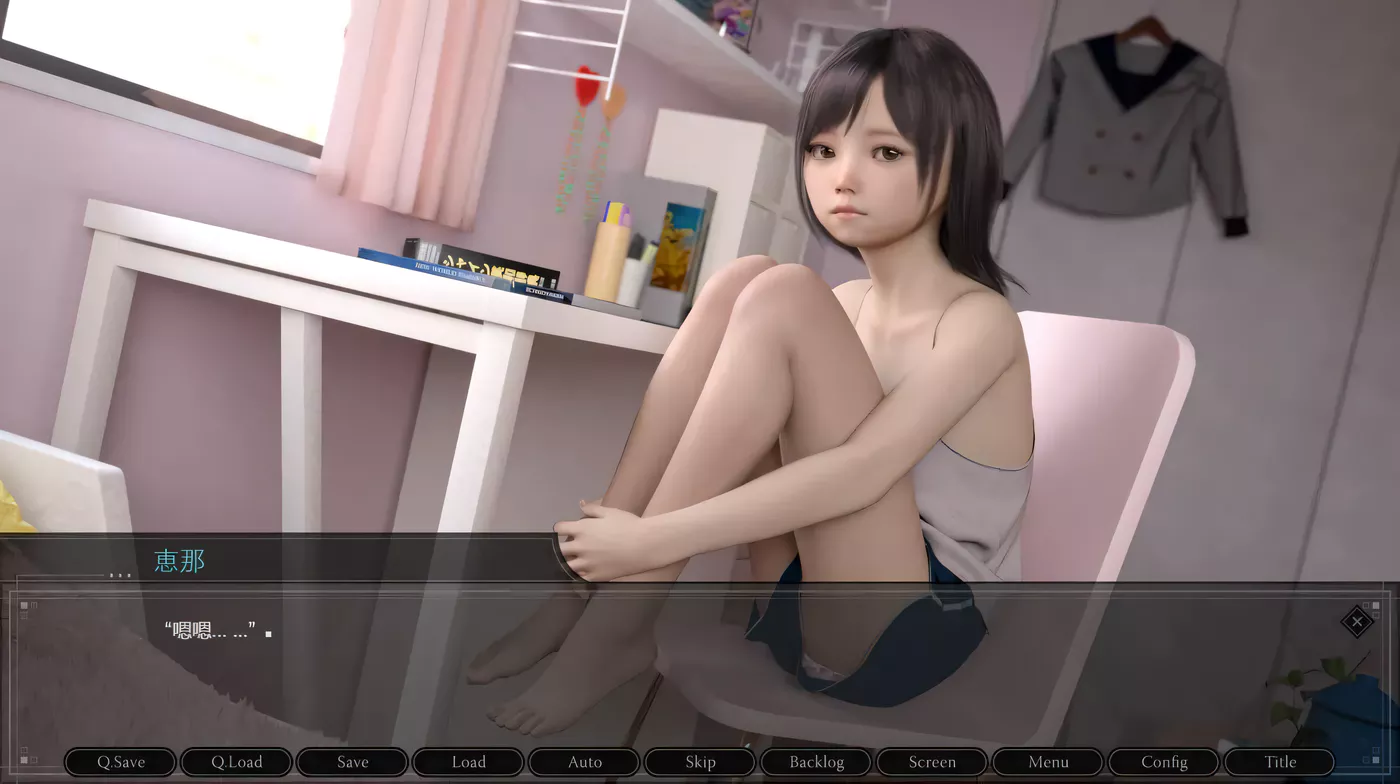Image resolution: width=1400 pixels, height=784 pixels.
Task: Enable Auto read mode
Action: (584, 761)
